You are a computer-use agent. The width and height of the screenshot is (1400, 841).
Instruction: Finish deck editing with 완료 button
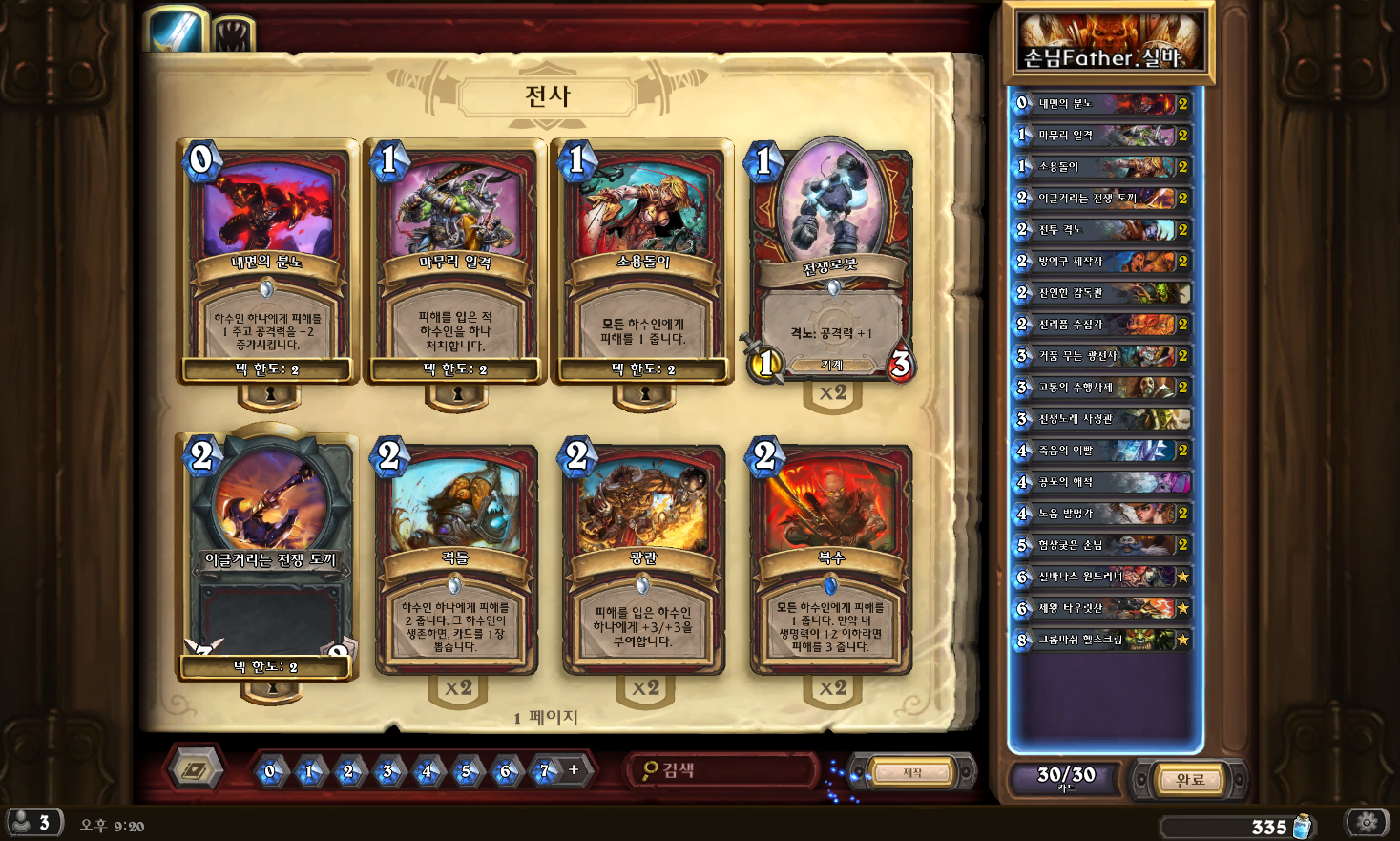pos(1190,780)
